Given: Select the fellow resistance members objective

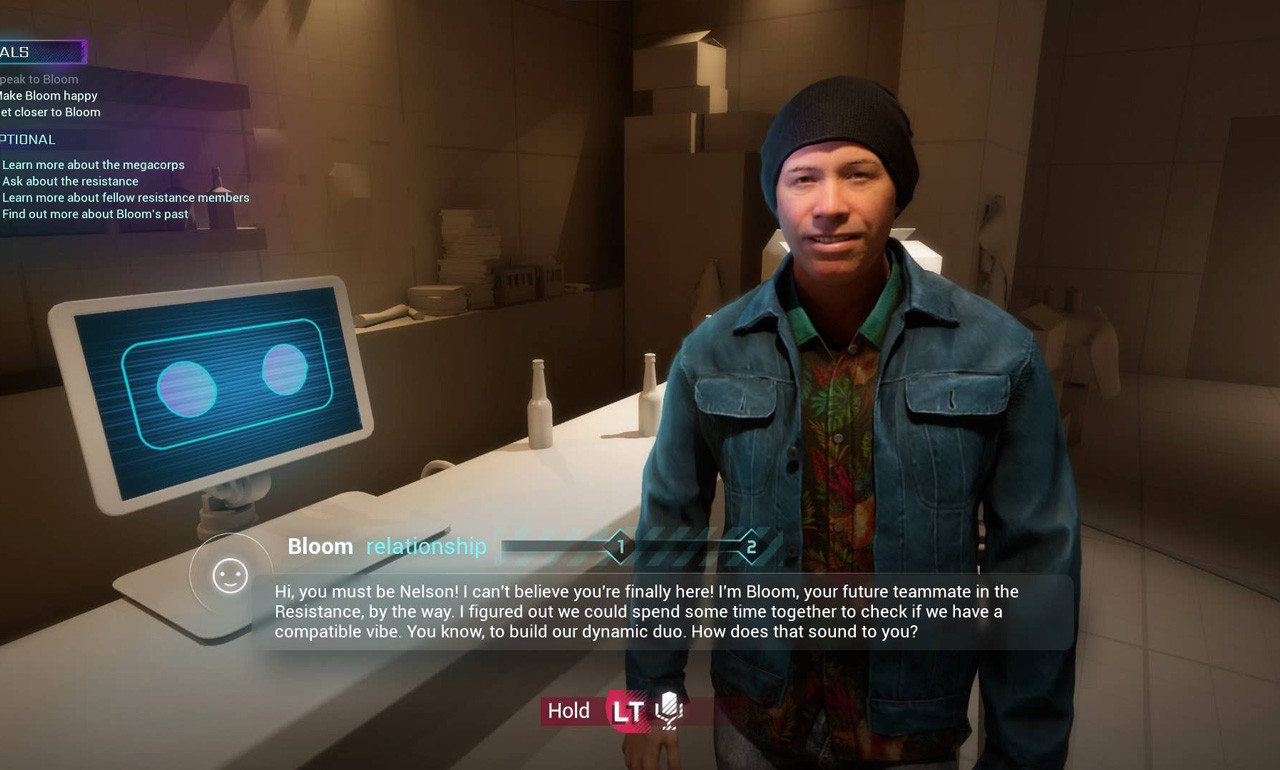Looking at the screenshot, I should click(126, 198).
